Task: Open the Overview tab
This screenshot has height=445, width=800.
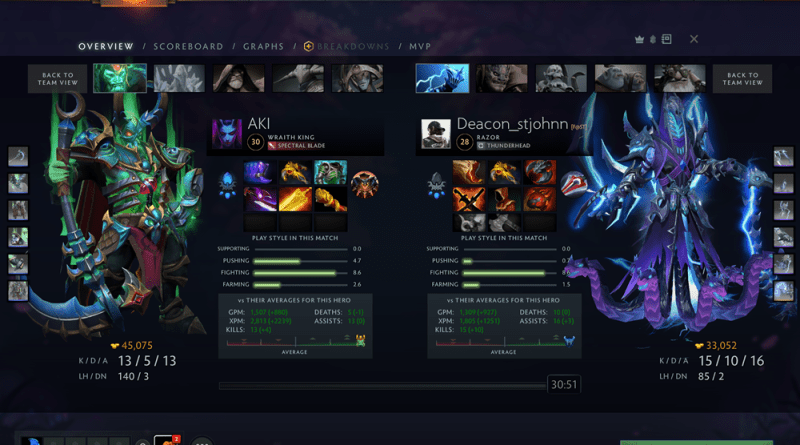Action: click(x=106, y=46)
